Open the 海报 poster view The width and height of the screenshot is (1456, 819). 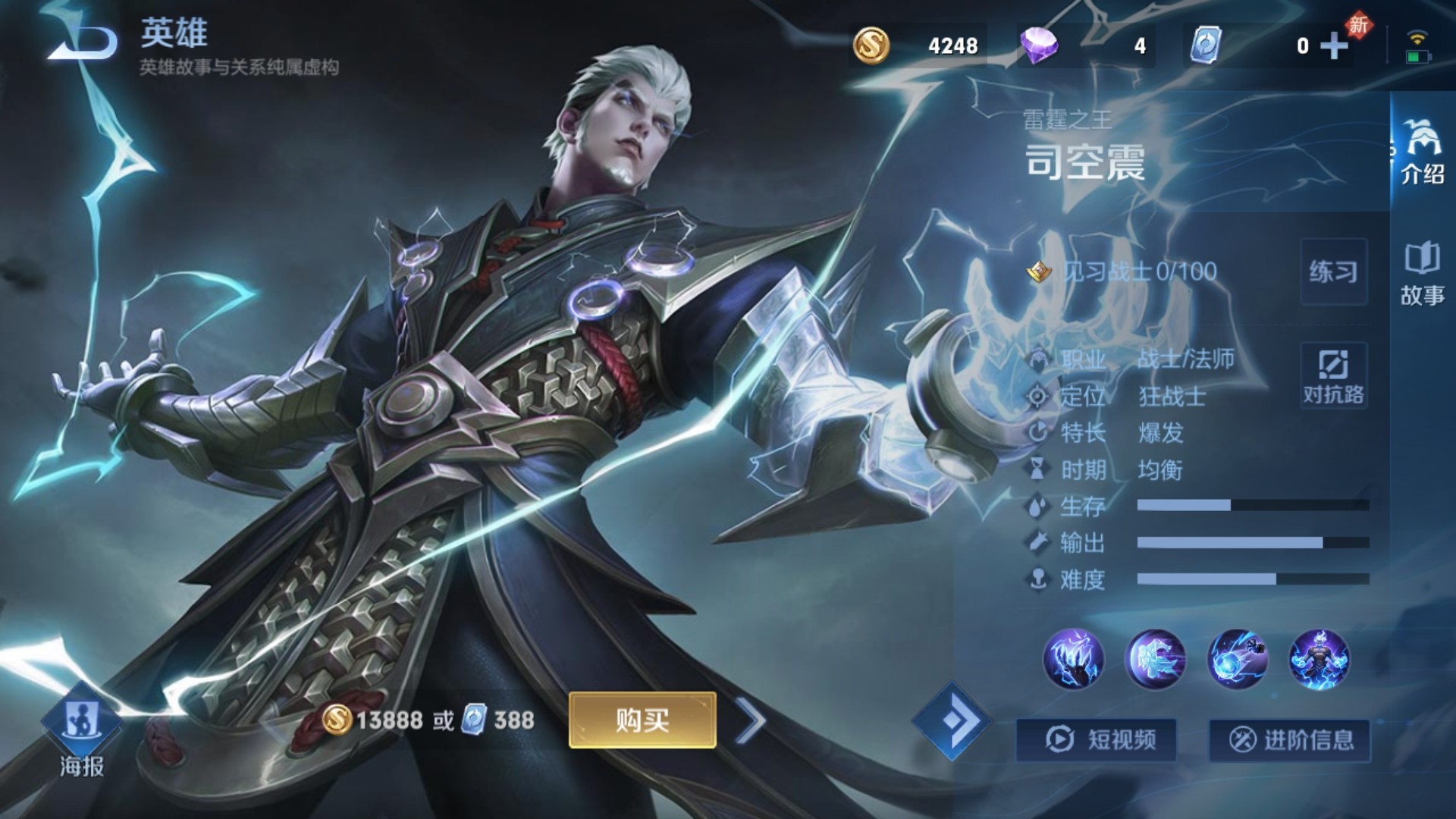point(81,733)
